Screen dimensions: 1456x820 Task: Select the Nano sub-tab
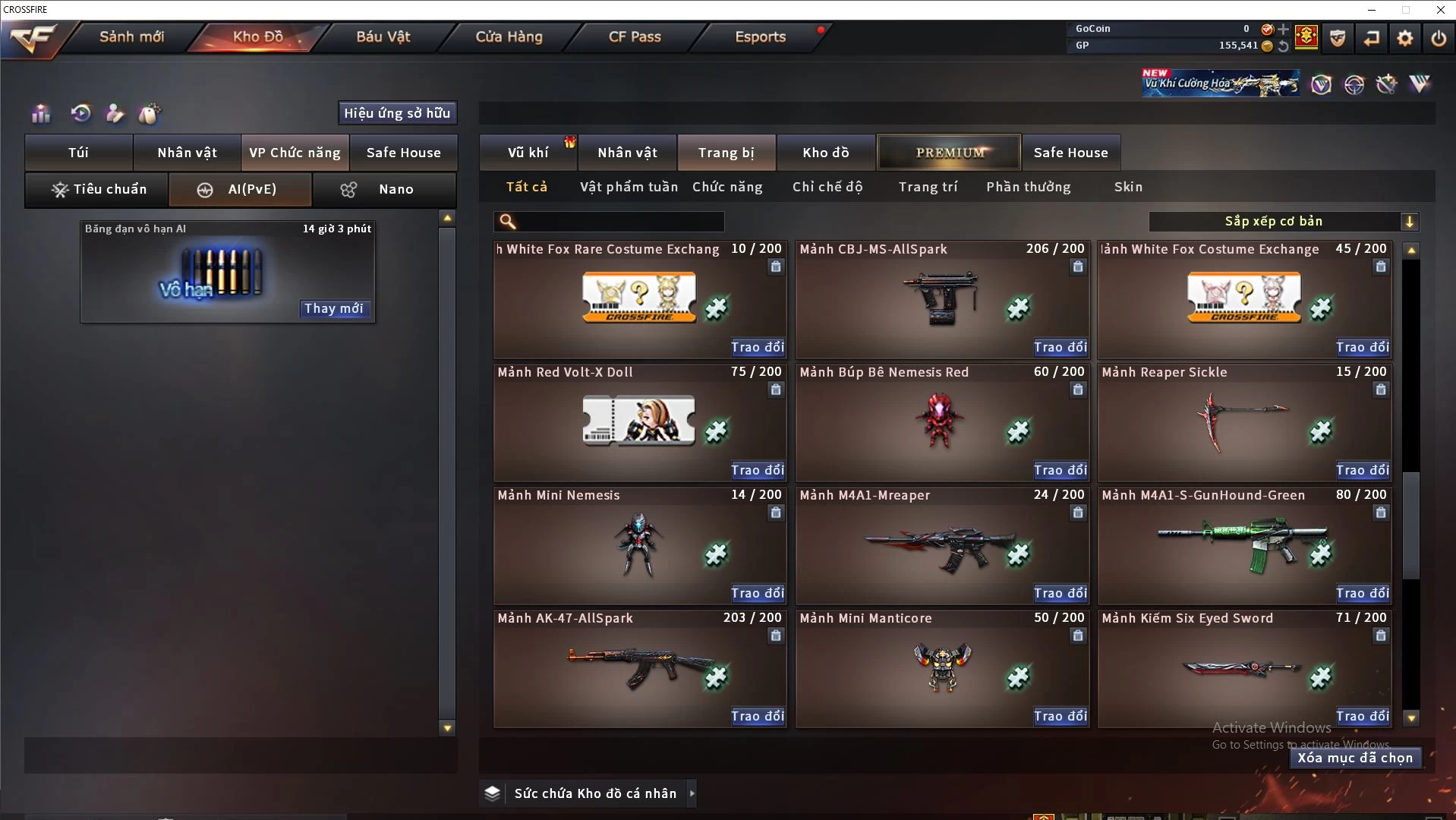[385, 189]
